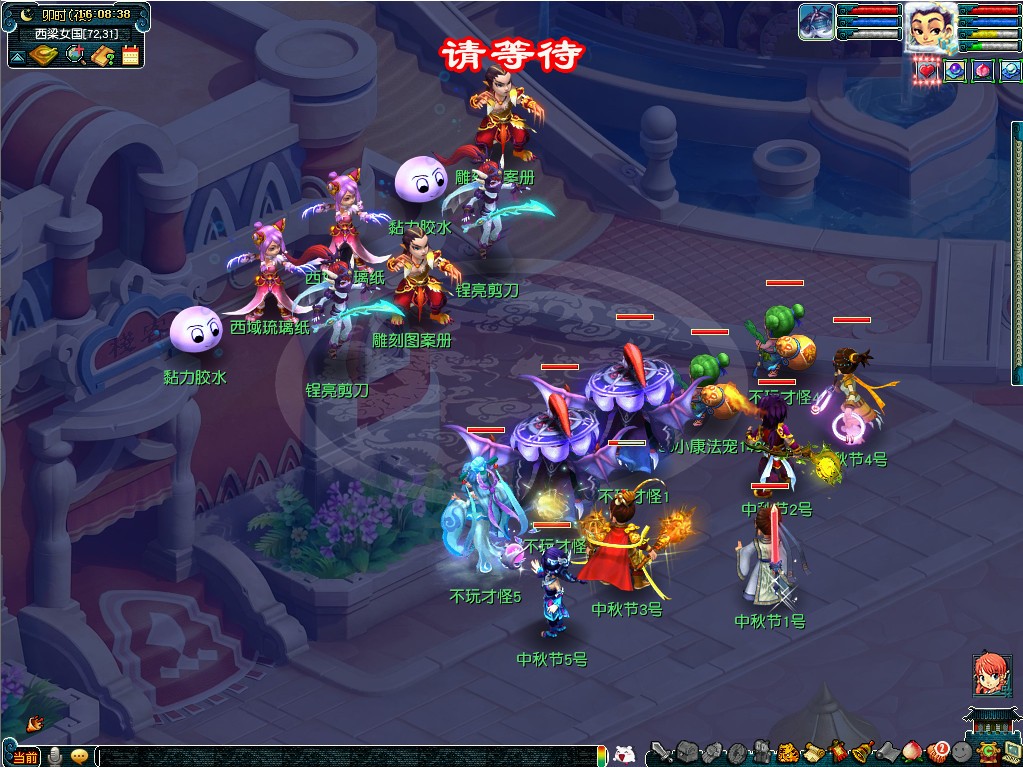The image size is (1023, 767).
Task: Click into the chat input box
Action: pyautogui.click(x=350, y=756)
